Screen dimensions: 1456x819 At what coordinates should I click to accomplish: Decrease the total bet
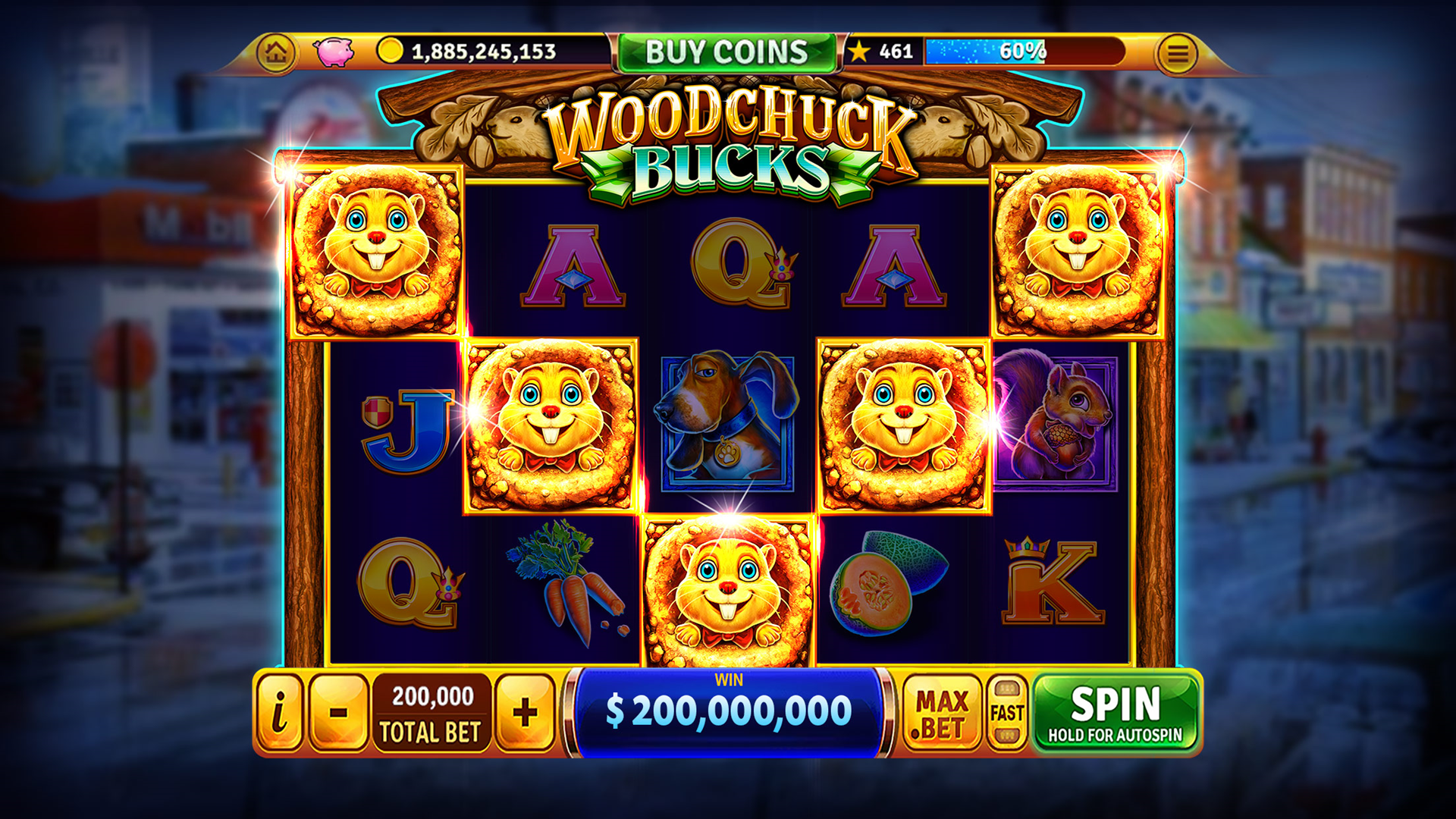coord(339,712)
